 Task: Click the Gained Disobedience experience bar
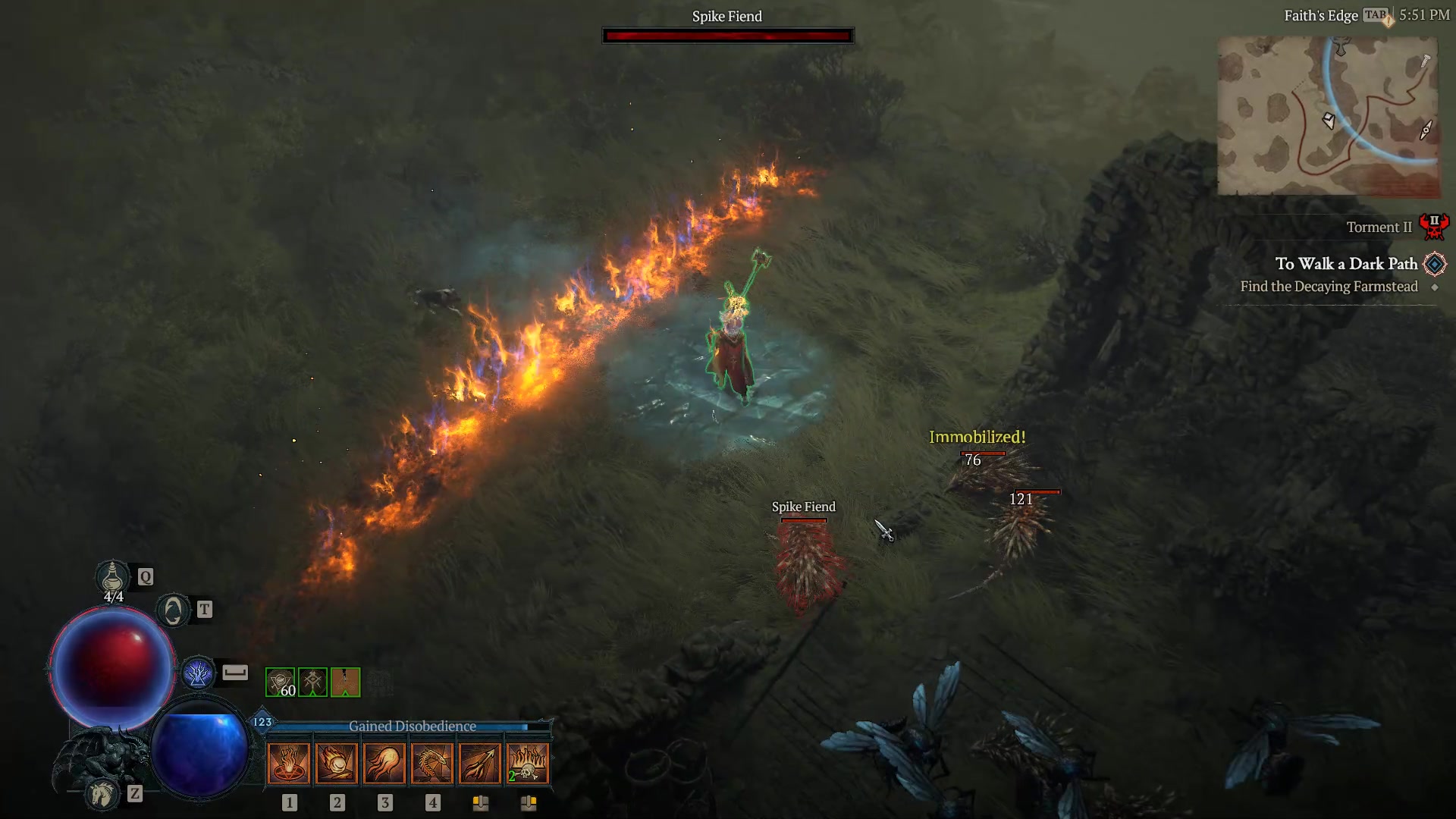[412, 726]
